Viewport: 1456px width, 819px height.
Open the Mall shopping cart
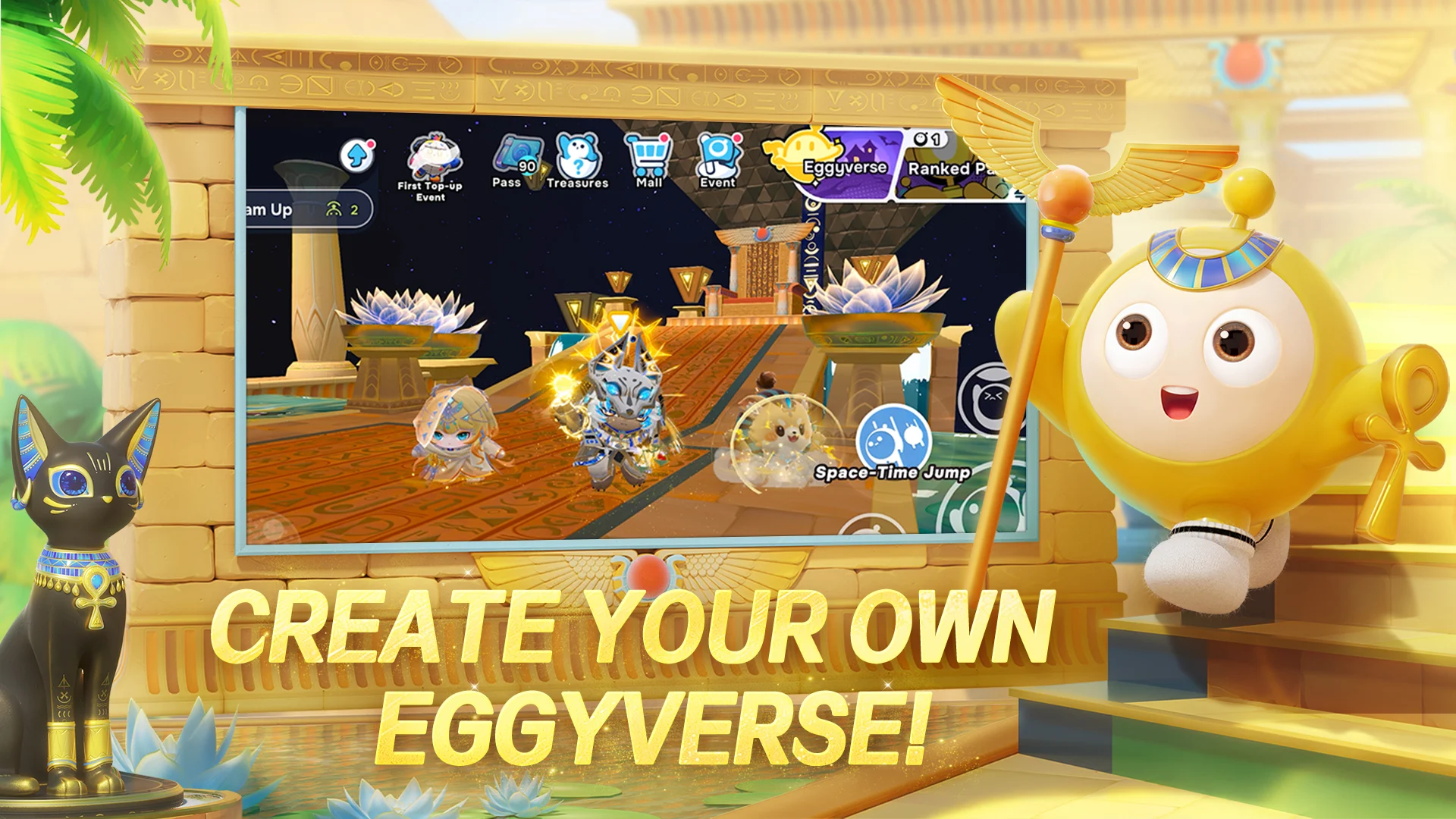coord(648,154)
